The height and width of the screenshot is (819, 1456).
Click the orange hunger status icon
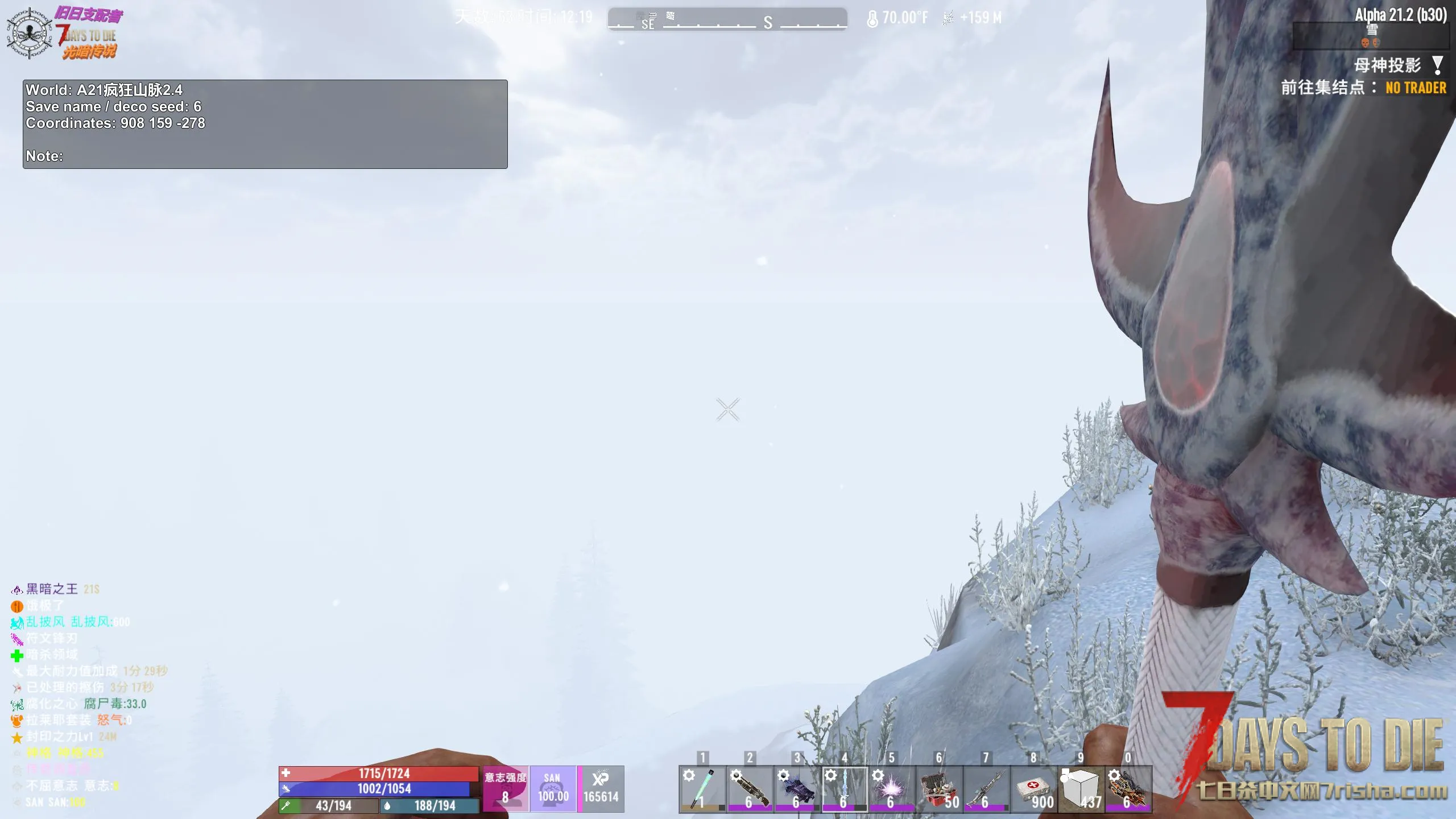[17, 606]
